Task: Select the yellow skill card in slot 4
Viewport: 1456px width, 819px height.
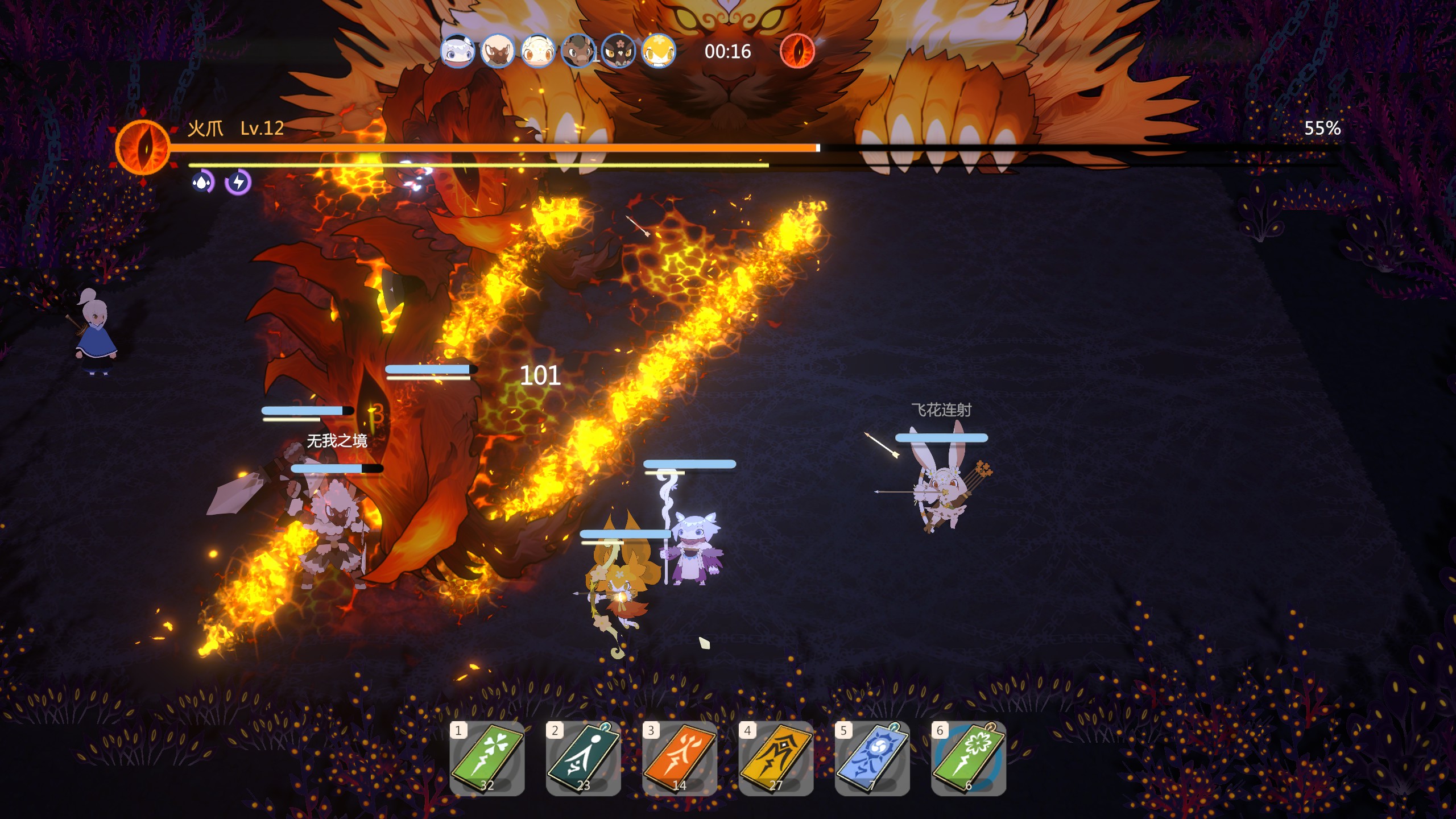Action: pos(776,758)
